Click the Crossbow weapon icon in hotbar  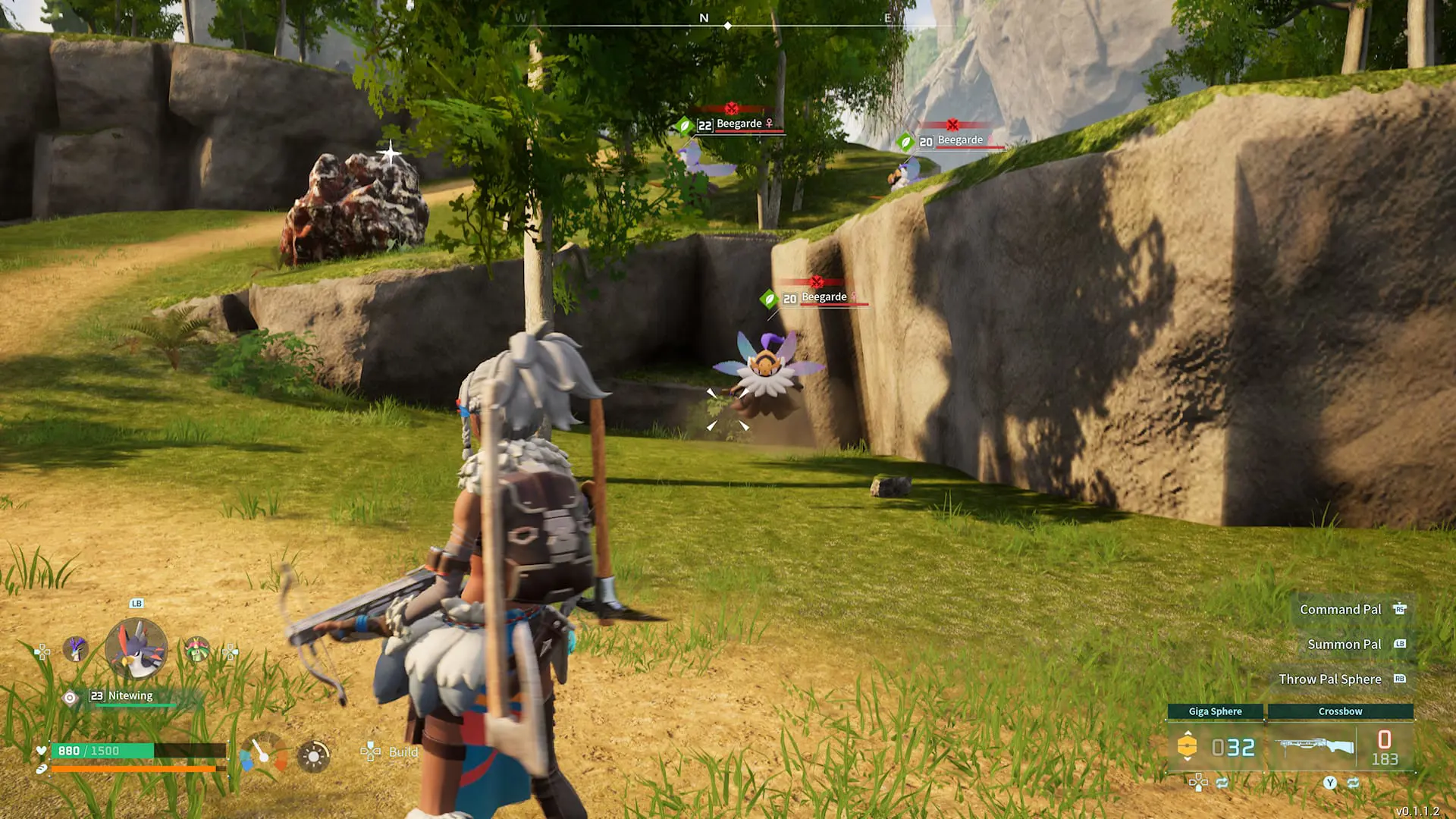point(1315,745)
